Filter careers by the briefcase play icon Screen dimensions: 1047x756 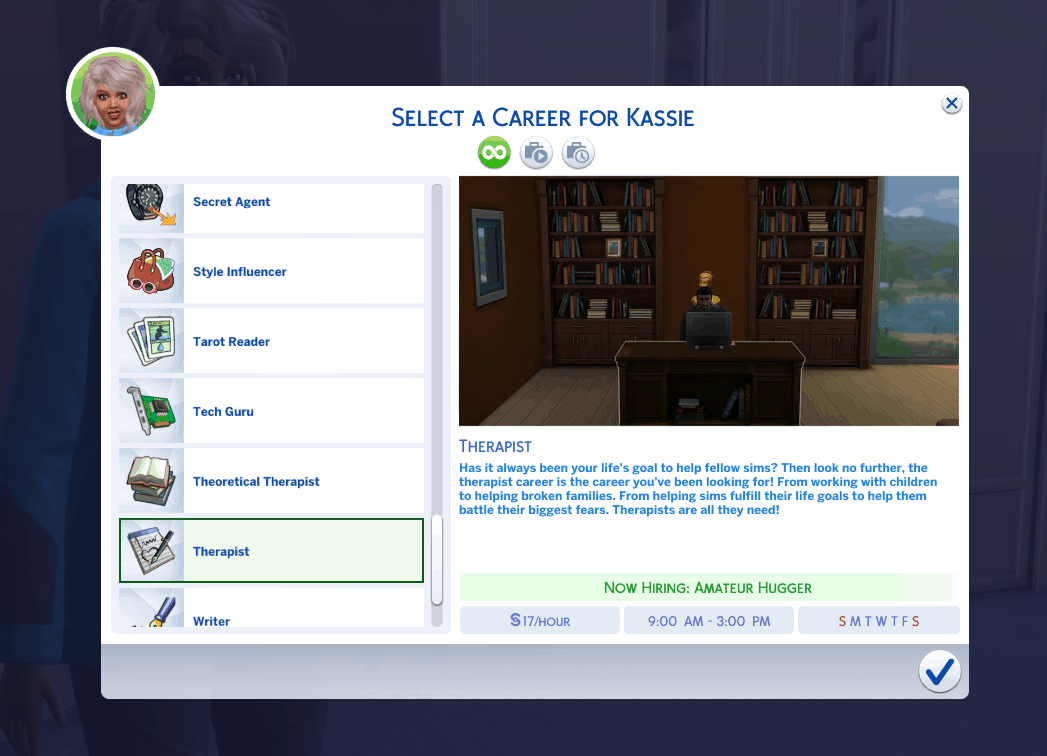536,153
